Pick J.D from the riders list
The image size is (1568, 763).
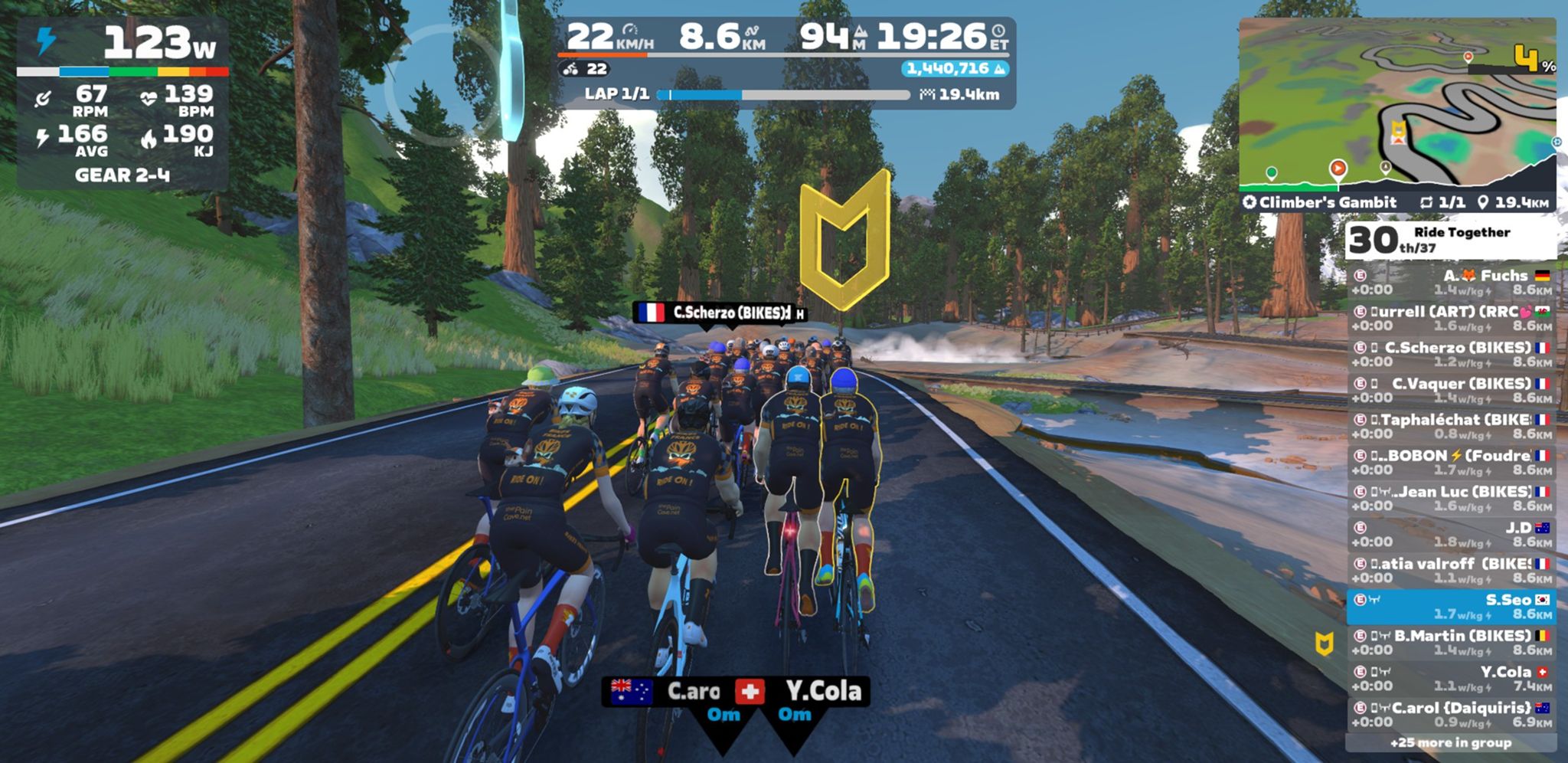tap(1451, 534)
